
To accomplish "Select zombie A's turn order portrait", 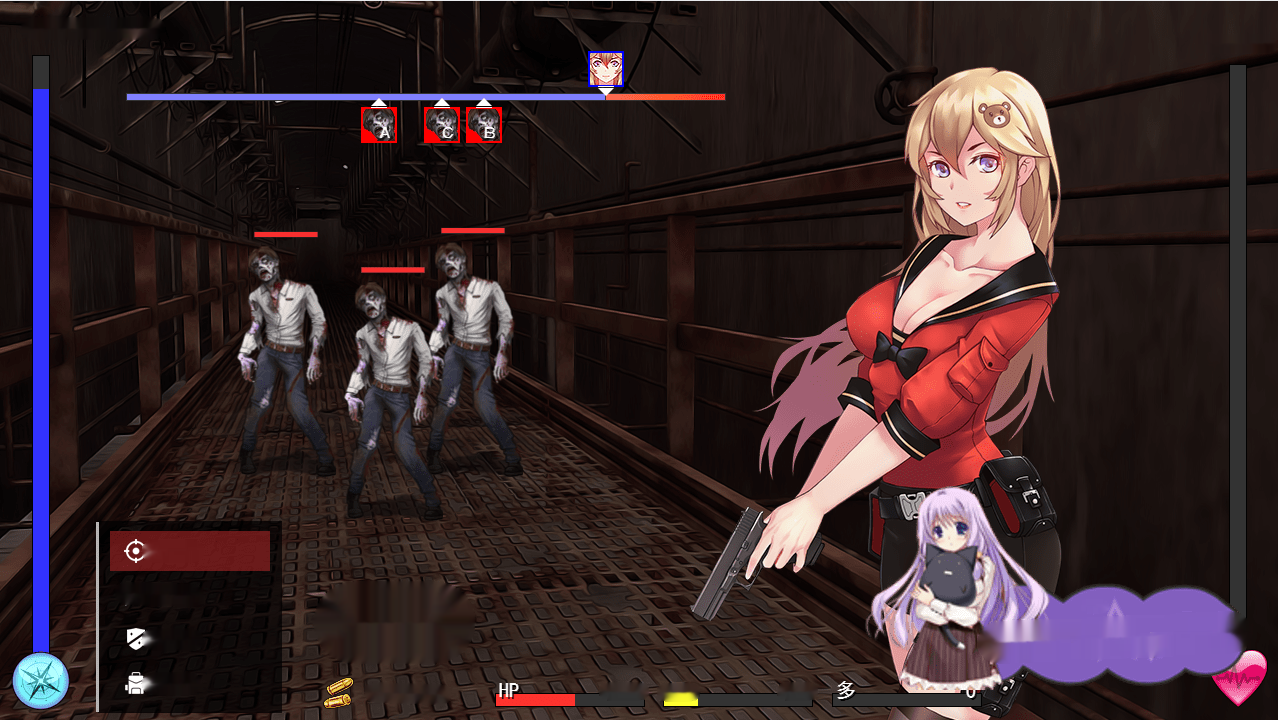I will pyautogui.click(x=379, y=125).
